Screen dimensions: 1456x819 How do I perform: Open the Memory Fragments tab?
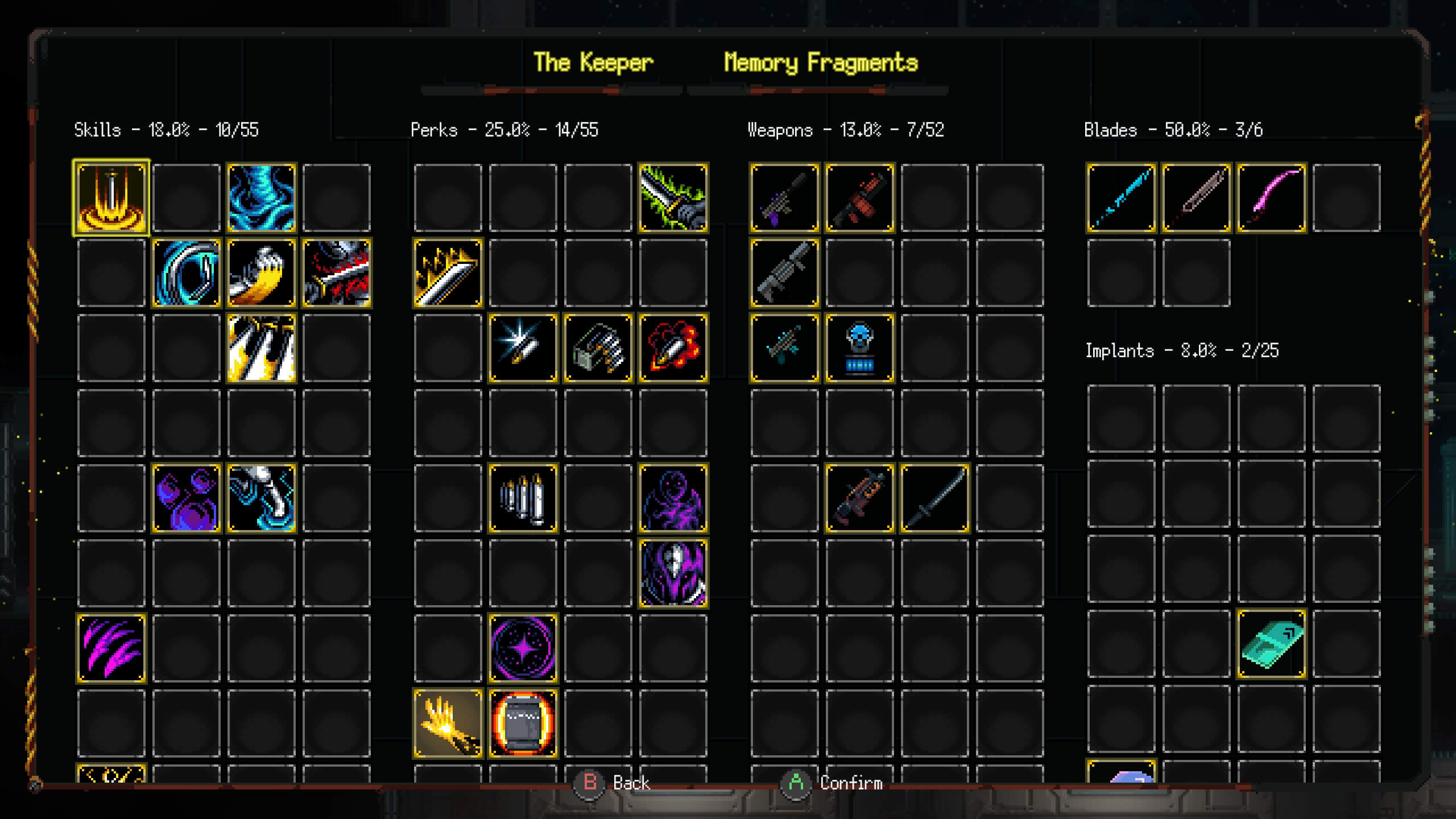click(821, 63)
